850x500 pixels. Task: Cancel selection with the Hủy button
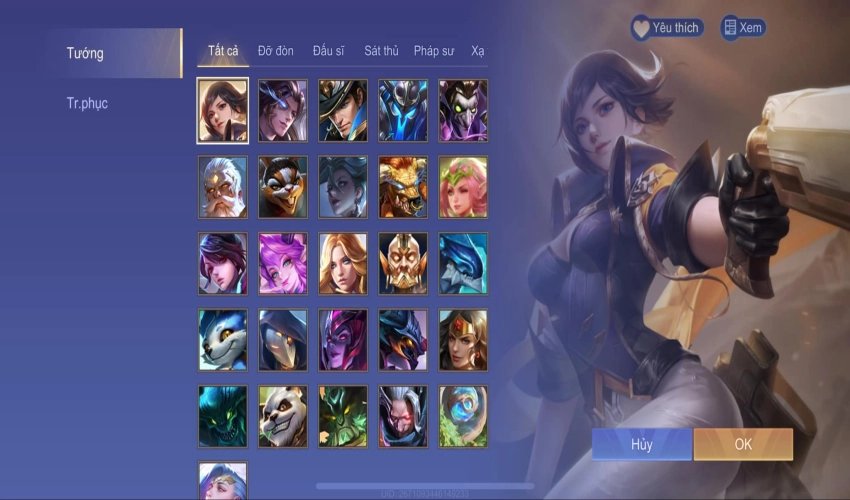(x=641, y=444)
